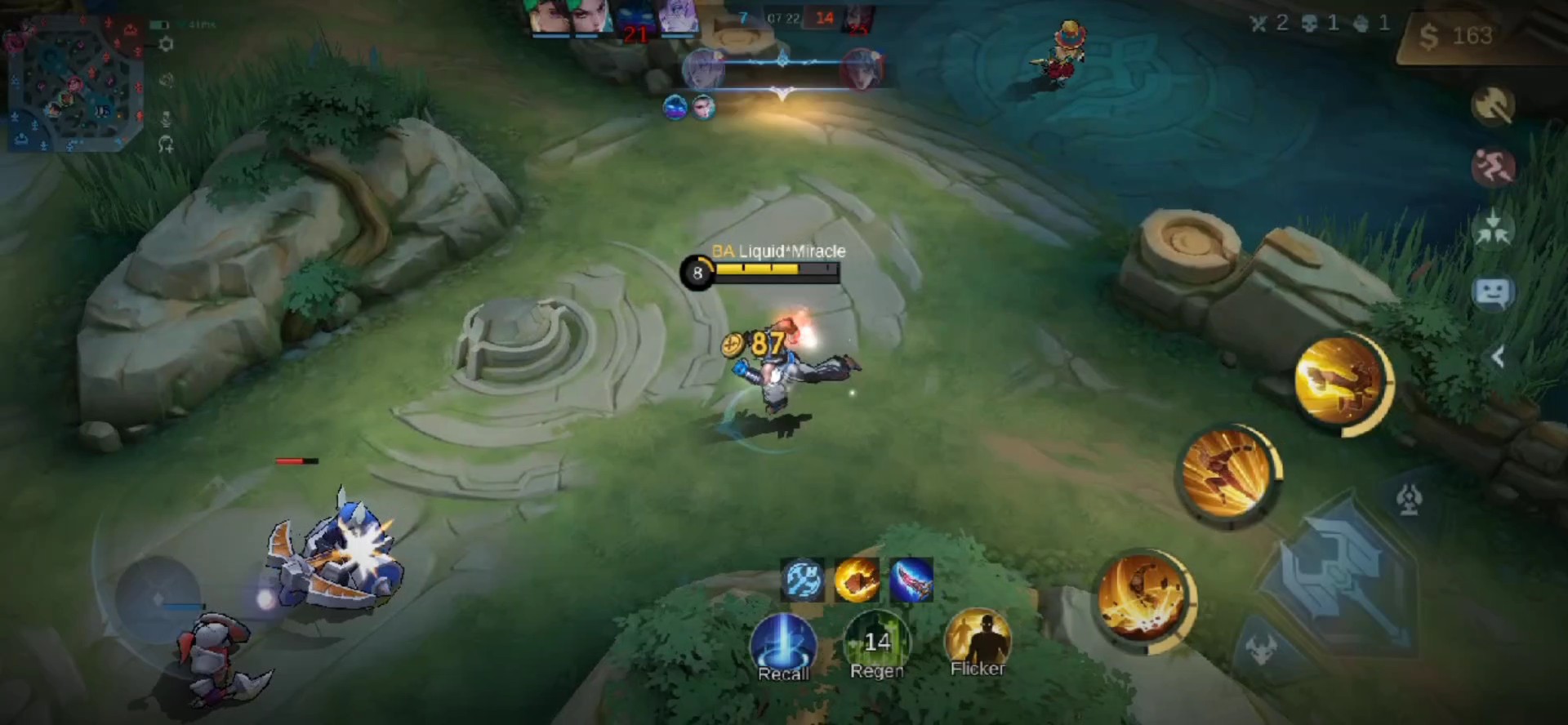The height and width of the screenshot is (725, 1568).
Task: Send the gather signal icon
Action: [1493, 229]
